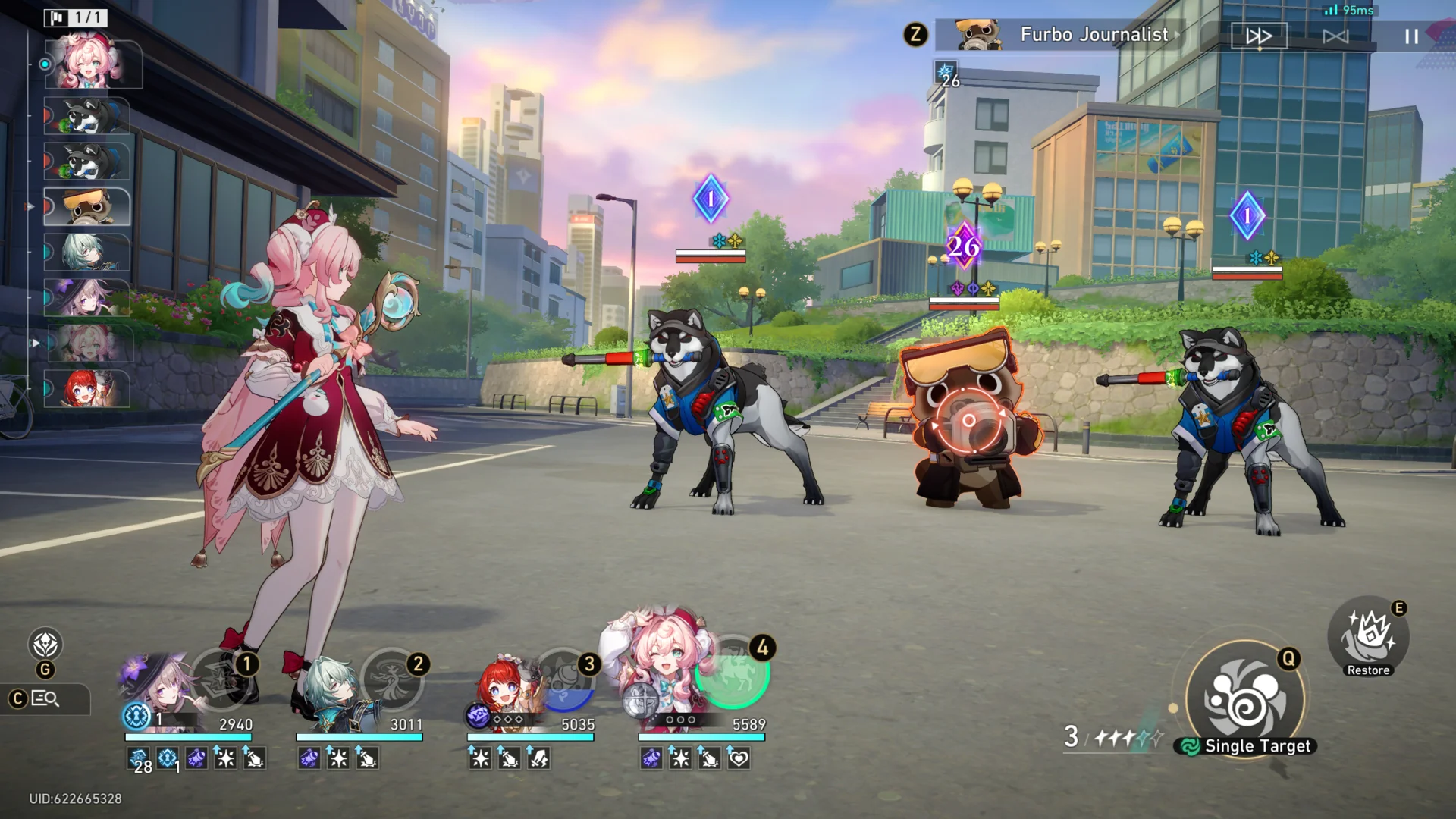This screenshot has height=819, width=1456.
Task: Activate the green-haired character's ultimate
Action: 392,678
